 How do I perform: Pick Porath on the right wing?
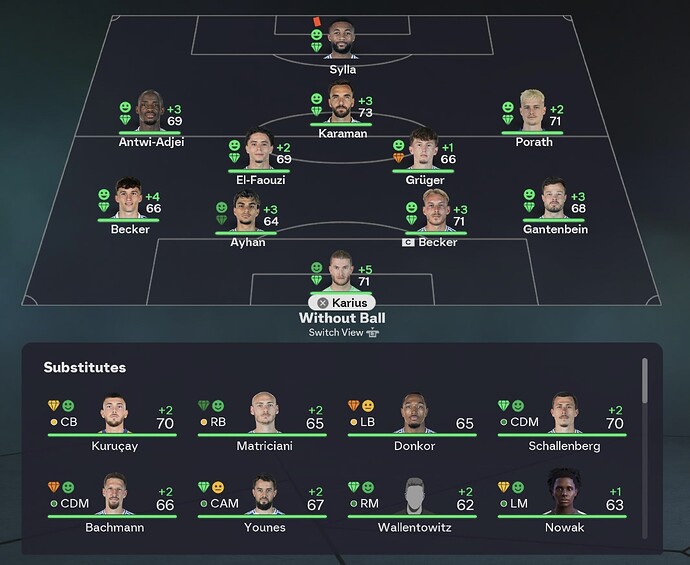tap(532, 112)
